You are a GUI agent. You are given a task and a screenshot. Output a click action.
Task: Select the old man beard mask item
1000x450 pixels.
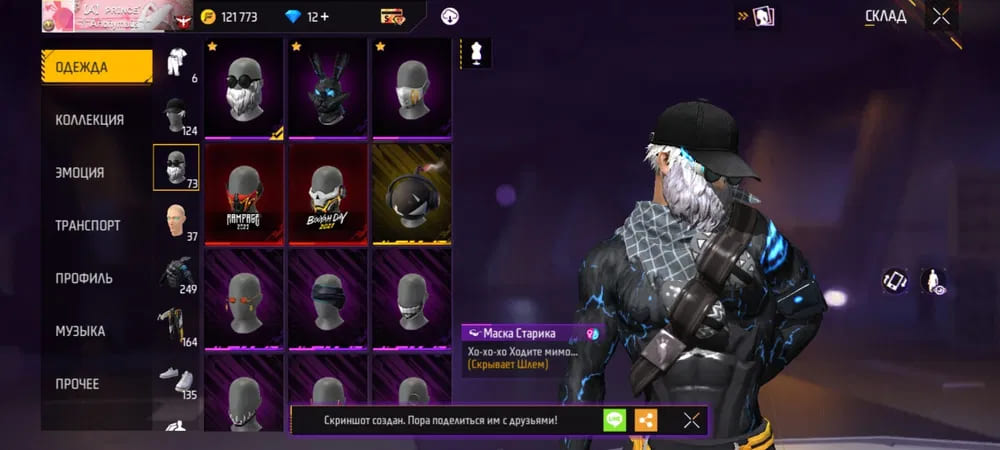tap(244, 89)
